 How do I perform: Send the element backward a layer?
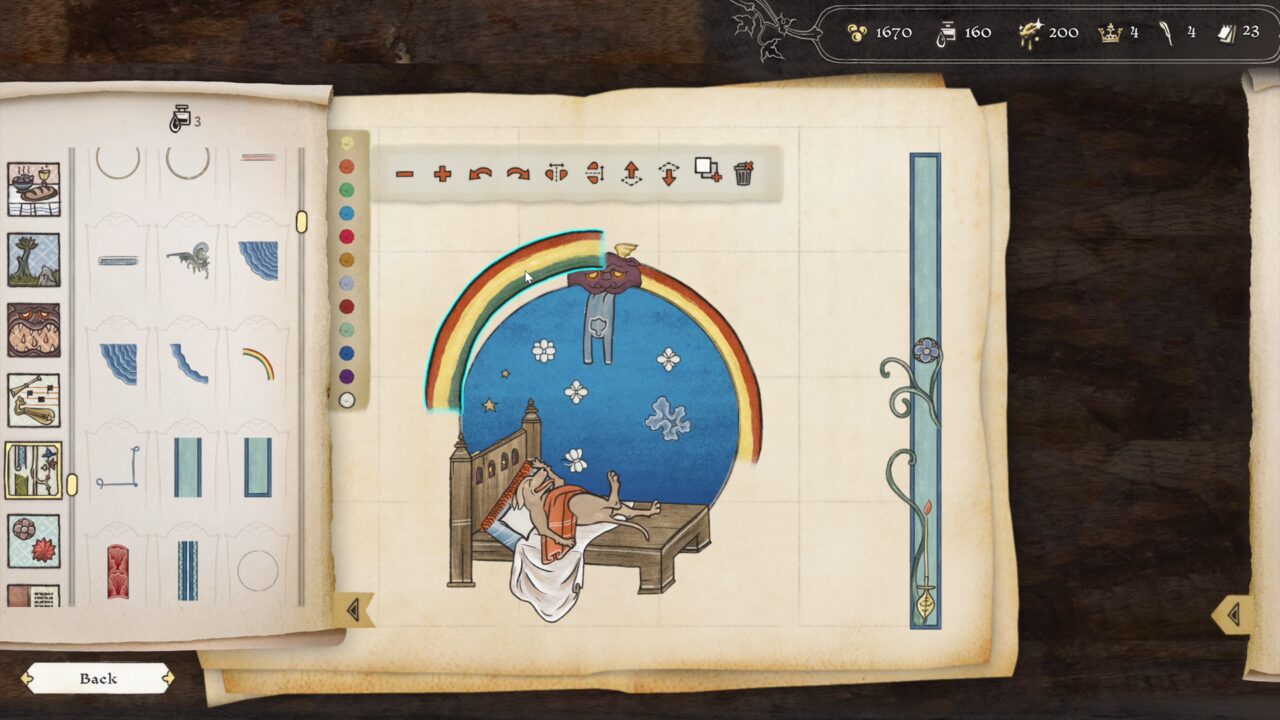(x=669, y=172)
